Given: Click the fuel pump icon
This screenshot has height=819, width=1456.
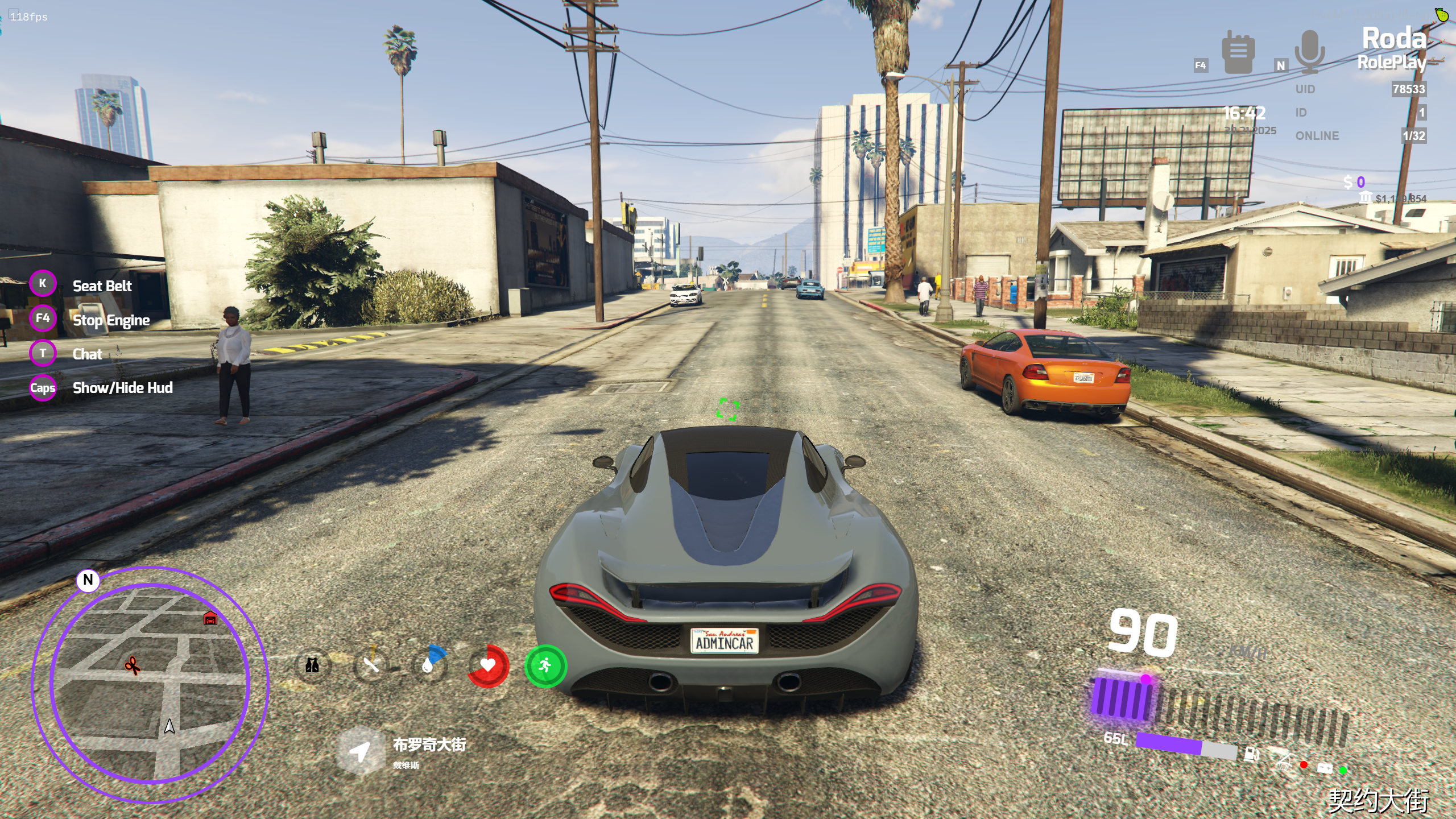Looking at the screenshot, I should (1251, 755).
